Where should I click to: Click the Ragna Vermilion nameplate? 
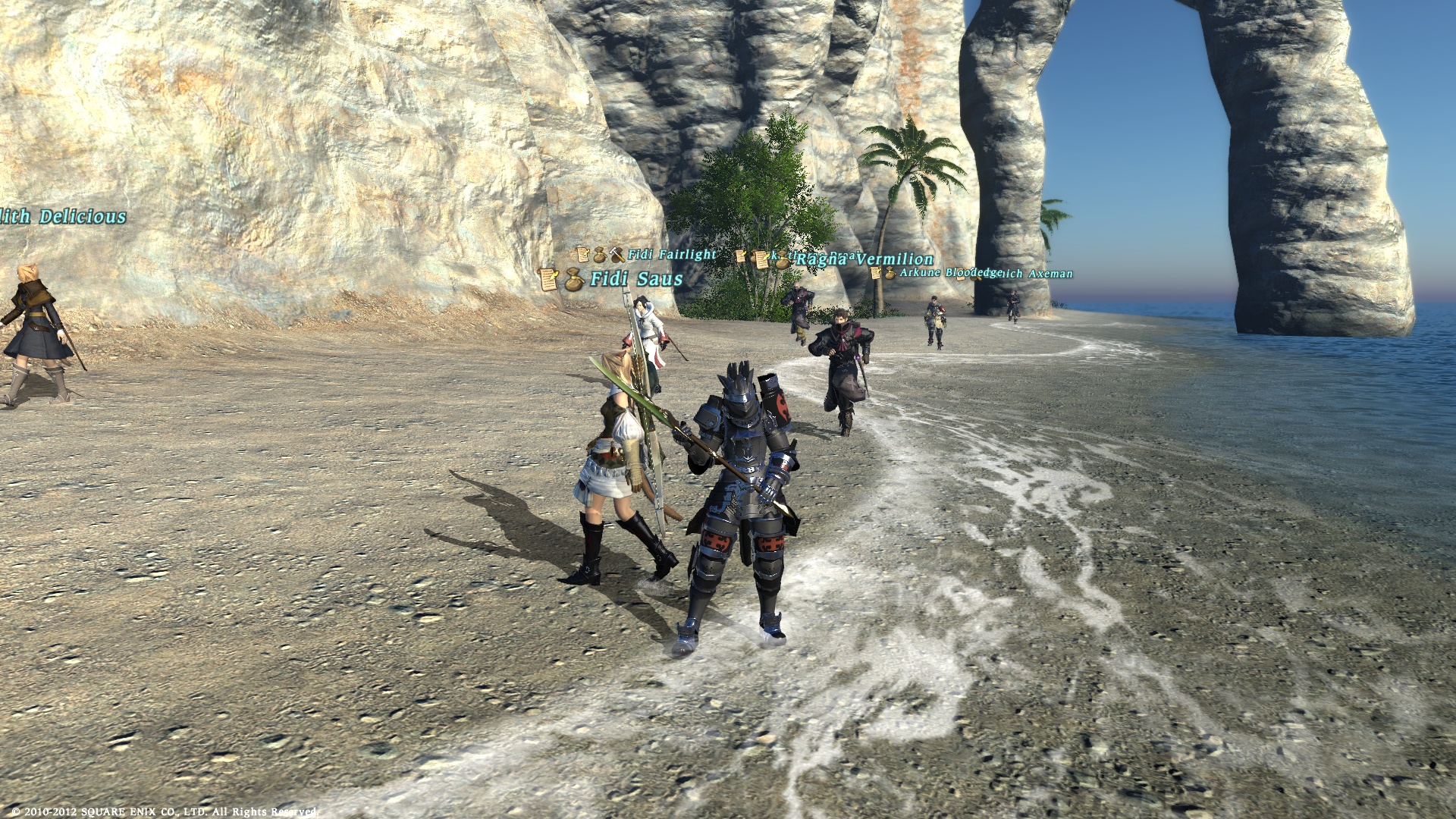864,259
